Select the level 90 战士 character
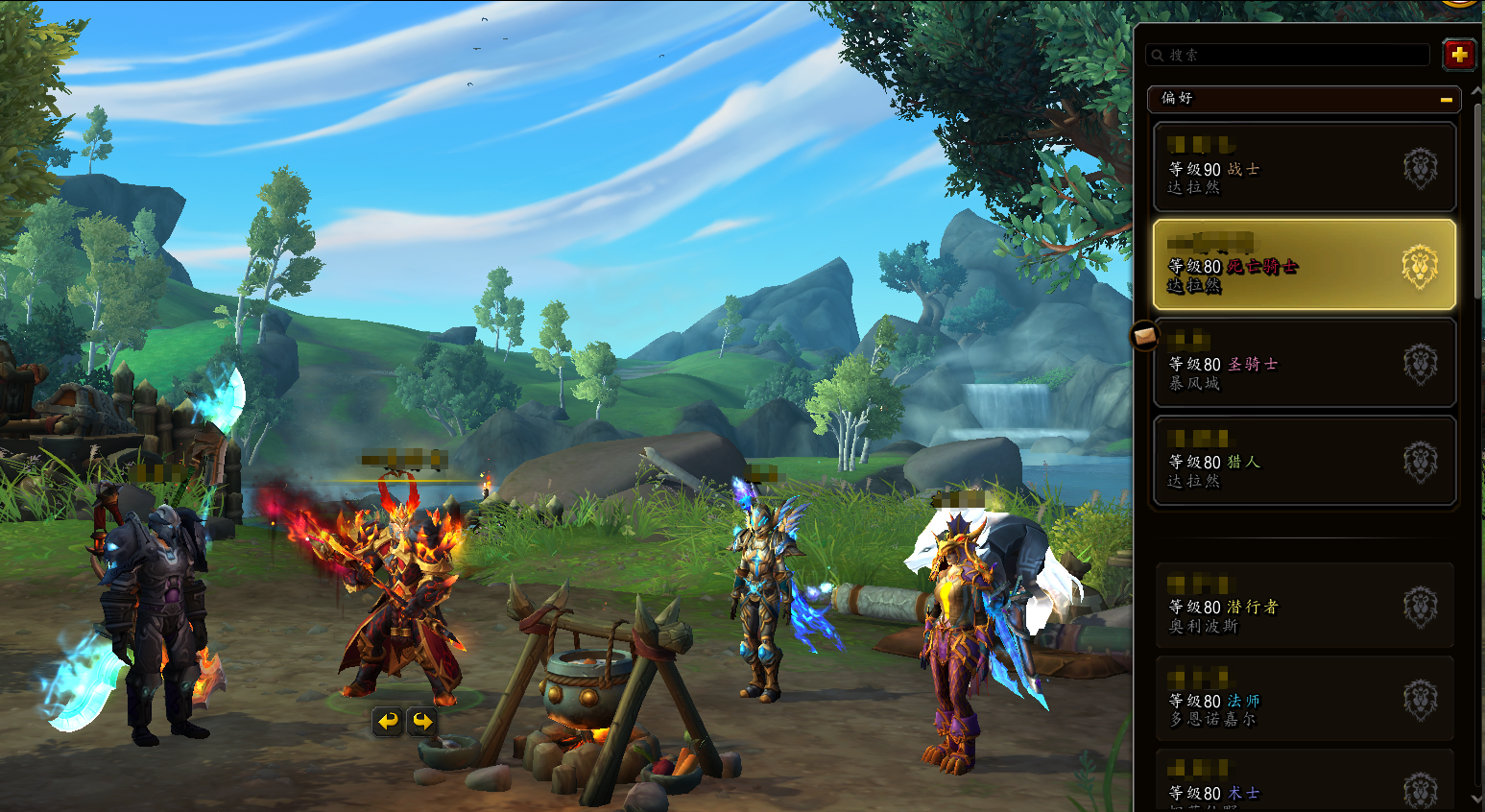Viewport: 1485px width, 812px height. pos(1304,167)
